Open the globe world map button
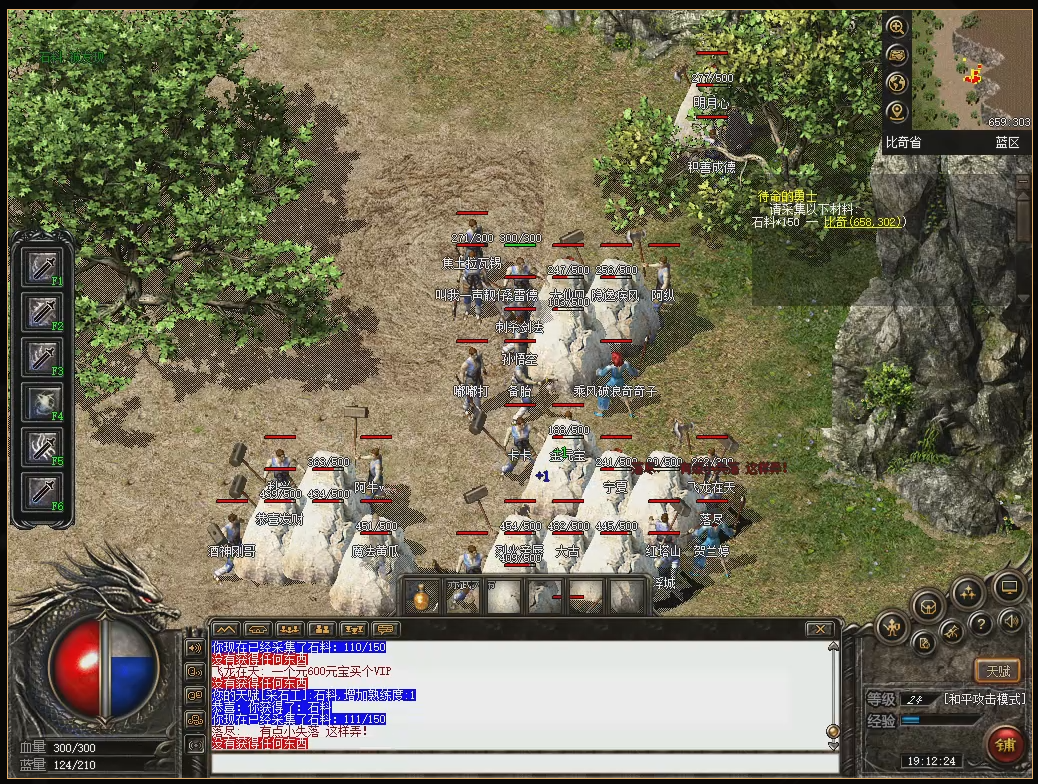Viewport: 1038px width, 784px height. click(x=896, y=83)
